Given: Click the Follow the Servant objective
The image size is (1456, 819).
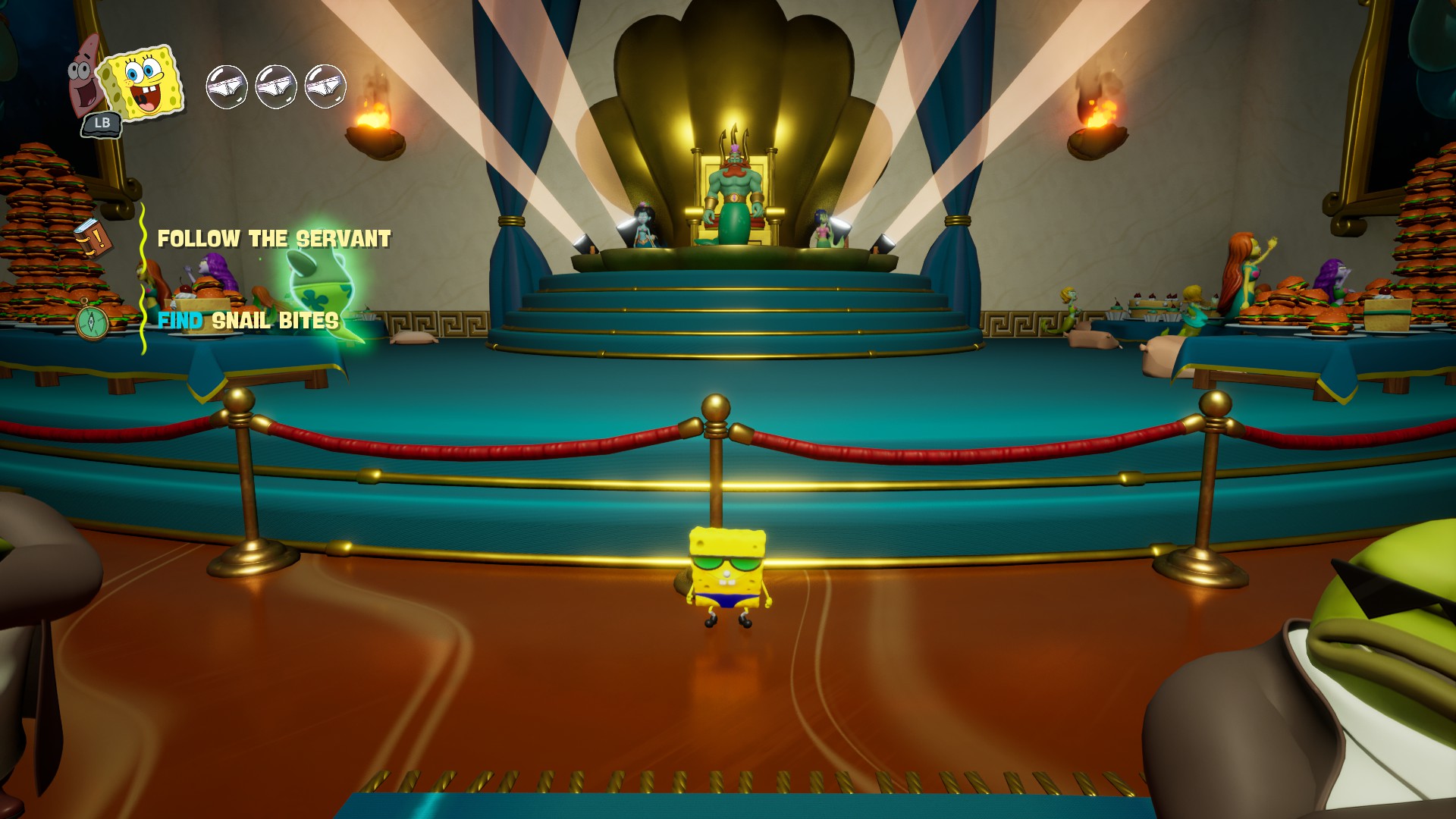Looking at the screenshot, I should pyautogui.click(x=274, y=240).
